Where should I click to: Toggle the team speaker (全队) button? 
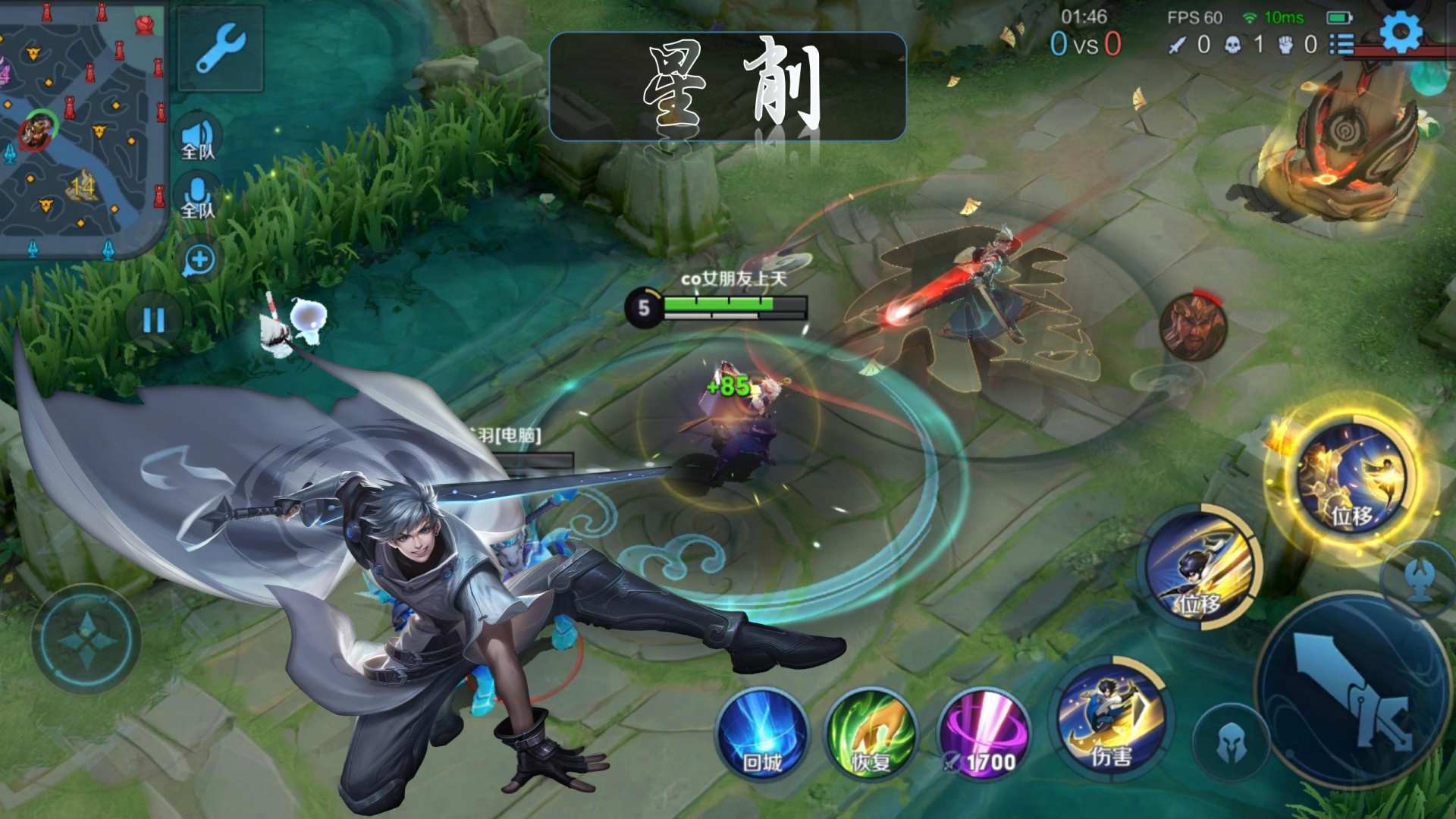point(198,139)
